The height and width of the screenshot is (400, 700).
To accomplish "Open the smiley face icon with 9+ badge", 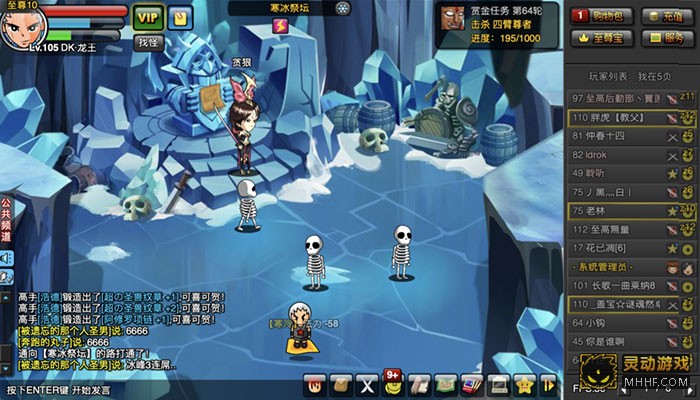I will click(x=394, y=384).
